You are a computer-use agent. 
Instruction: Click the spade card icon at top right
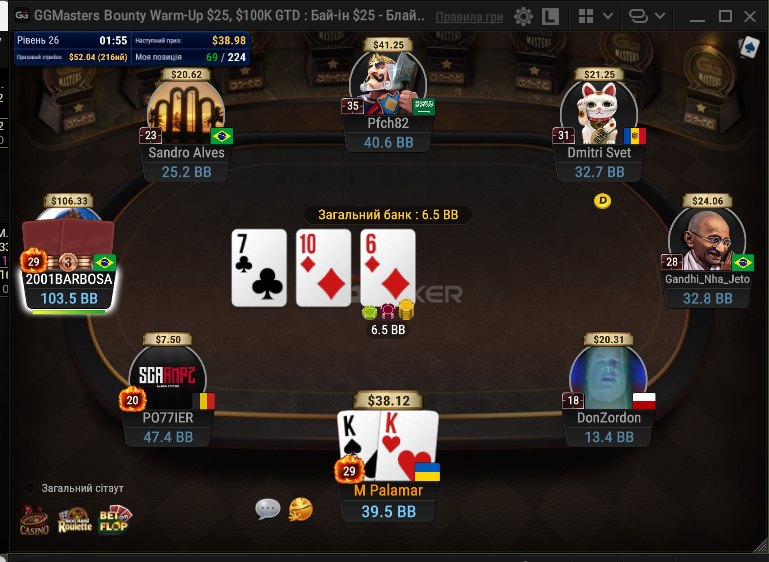(x=747, y=47)
